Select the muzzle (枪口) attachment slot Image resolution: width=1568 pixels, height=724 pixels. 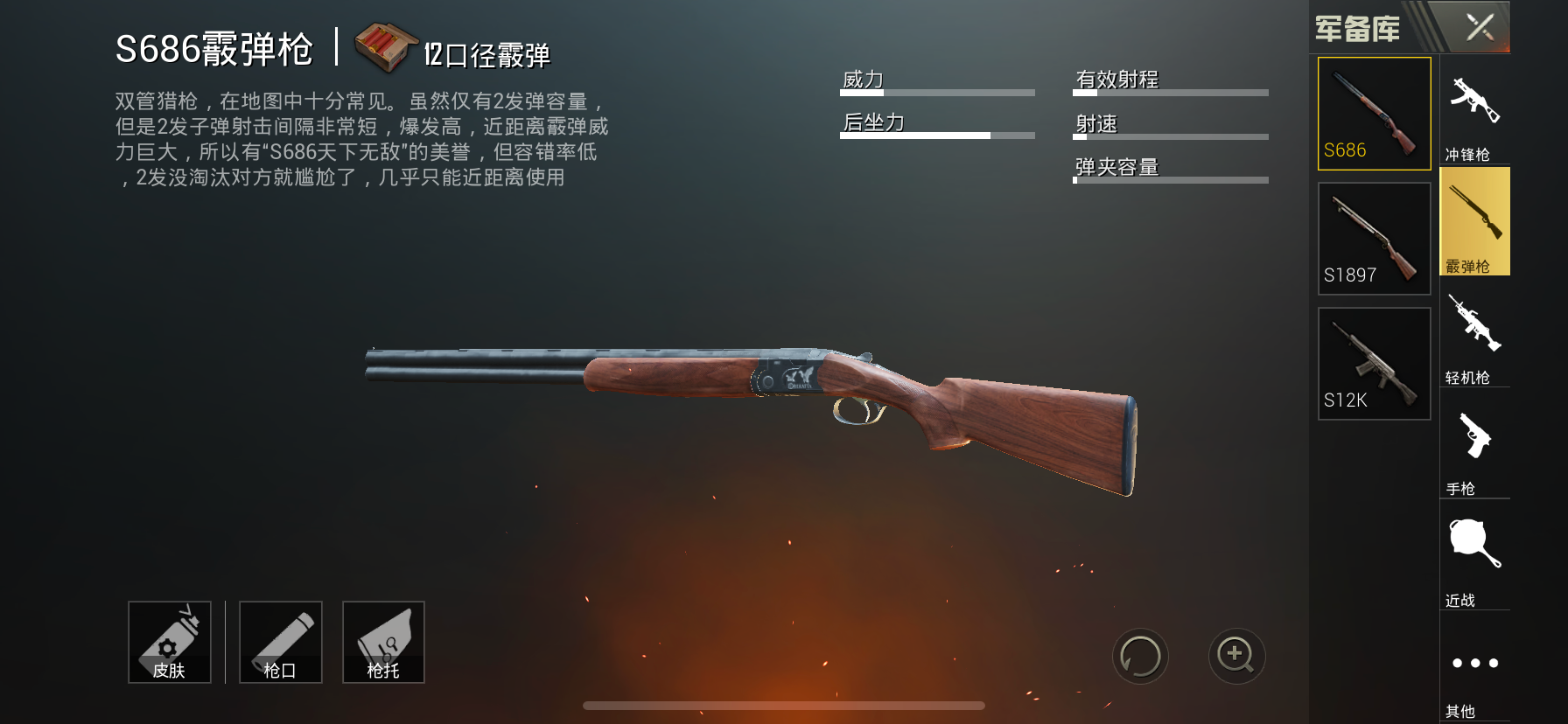281,642
